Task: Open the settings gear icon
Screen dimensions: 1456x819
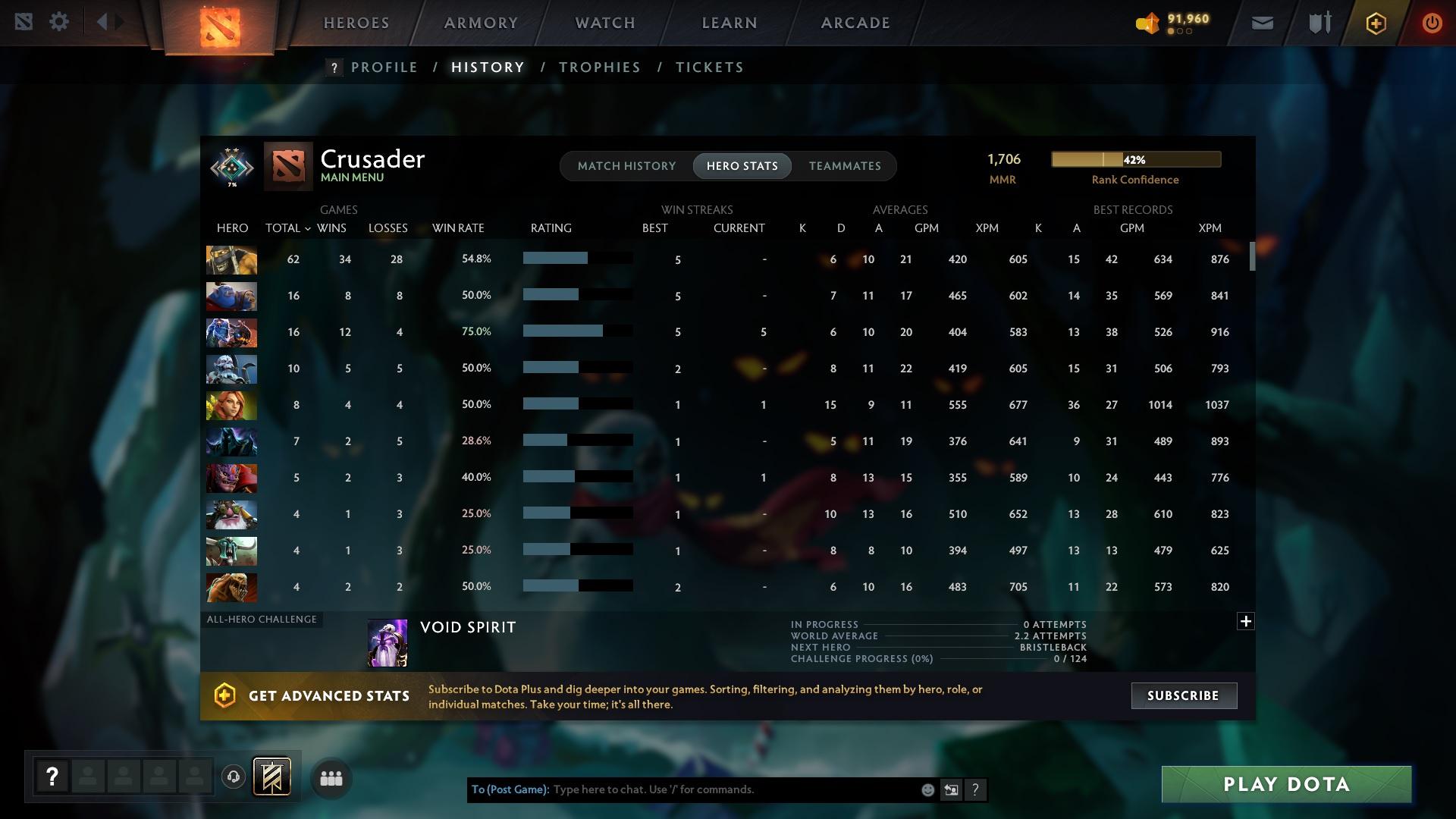Action: click(59, 21)
